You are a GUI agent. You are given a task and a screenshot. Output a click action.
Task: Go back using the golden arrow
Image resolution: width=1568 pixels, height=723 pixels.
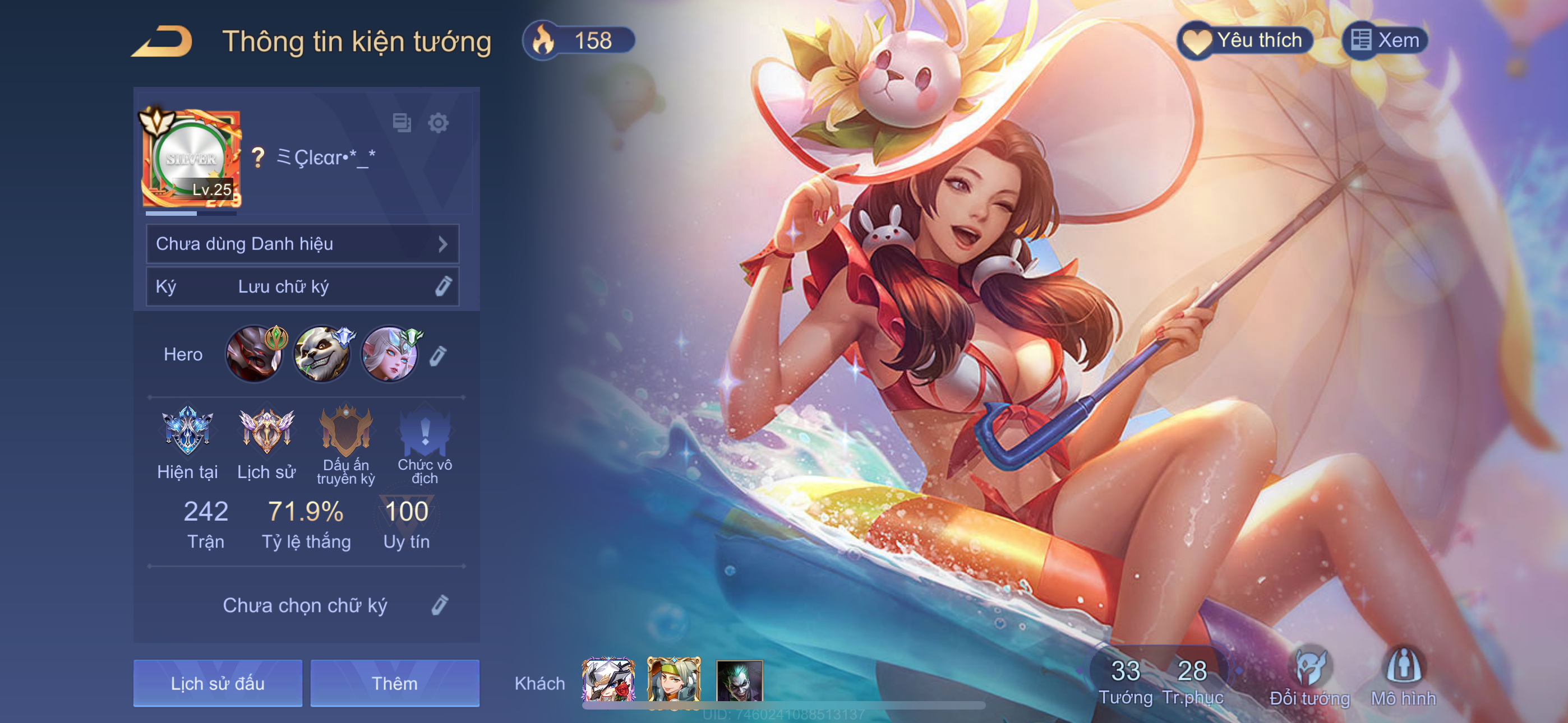[162, 41]
